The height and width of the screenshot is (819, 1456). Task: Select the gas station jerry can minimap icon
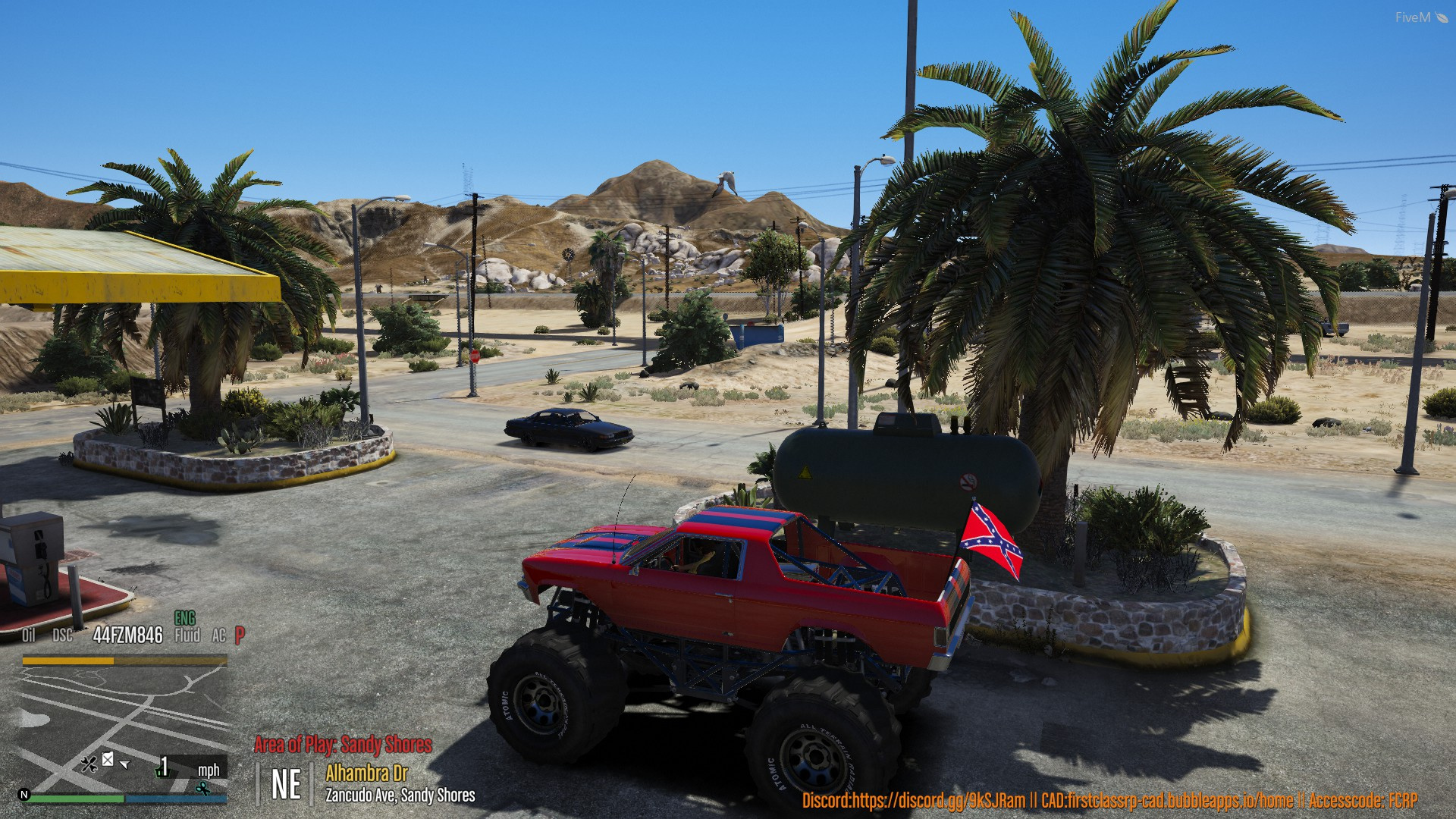[107, 760]
